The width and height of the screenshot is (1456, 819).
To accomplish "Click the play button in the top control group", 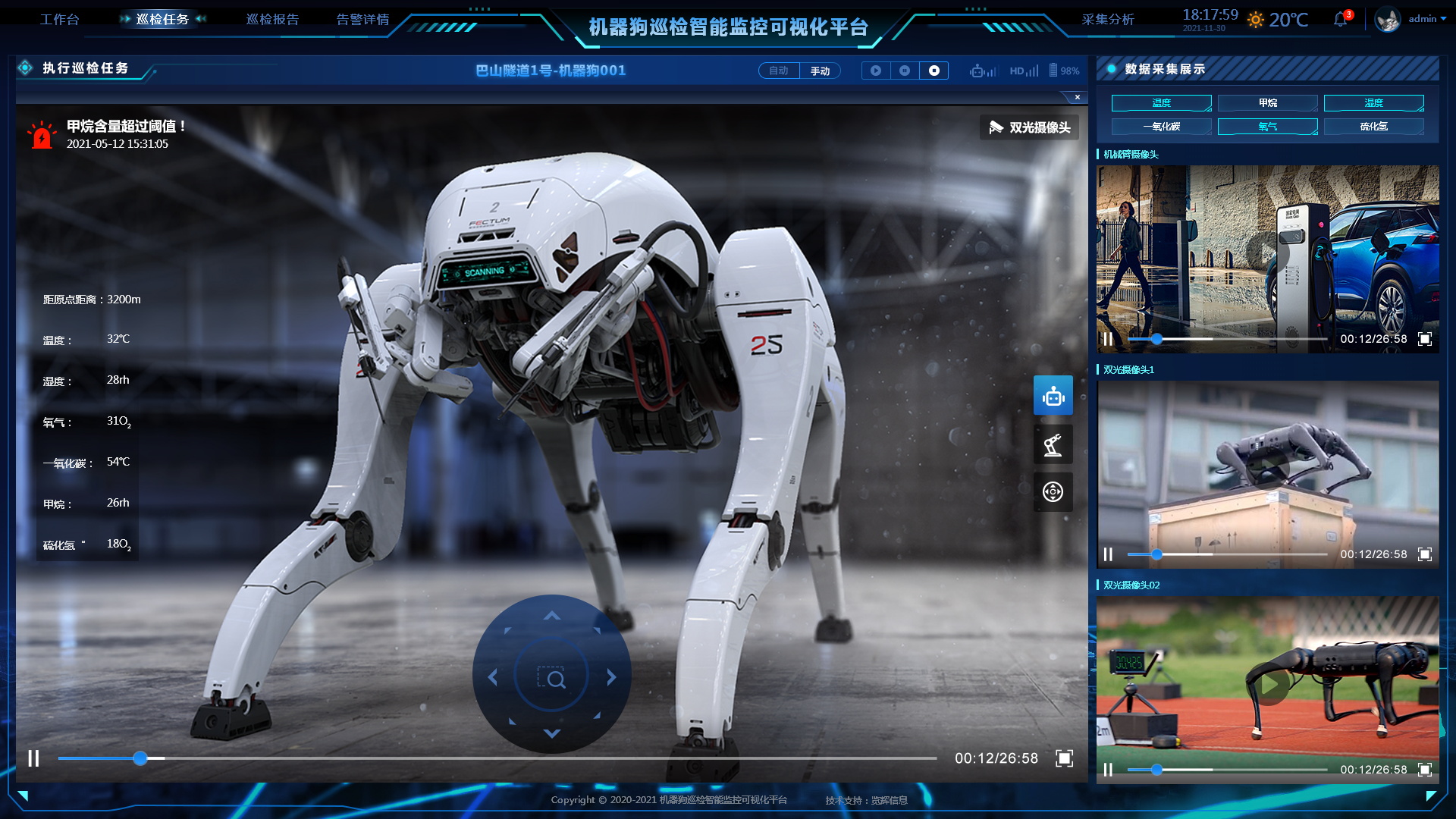I will pyautogui.click(x=876, y=71).
